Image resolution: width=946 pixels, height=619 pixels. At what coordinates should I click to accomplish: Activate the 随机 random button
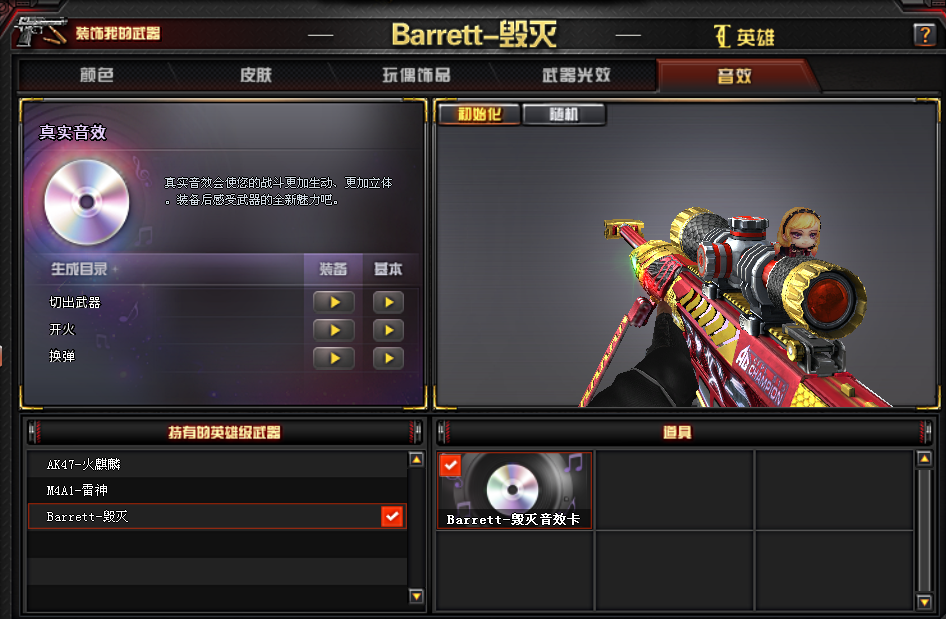pos(564,114)
